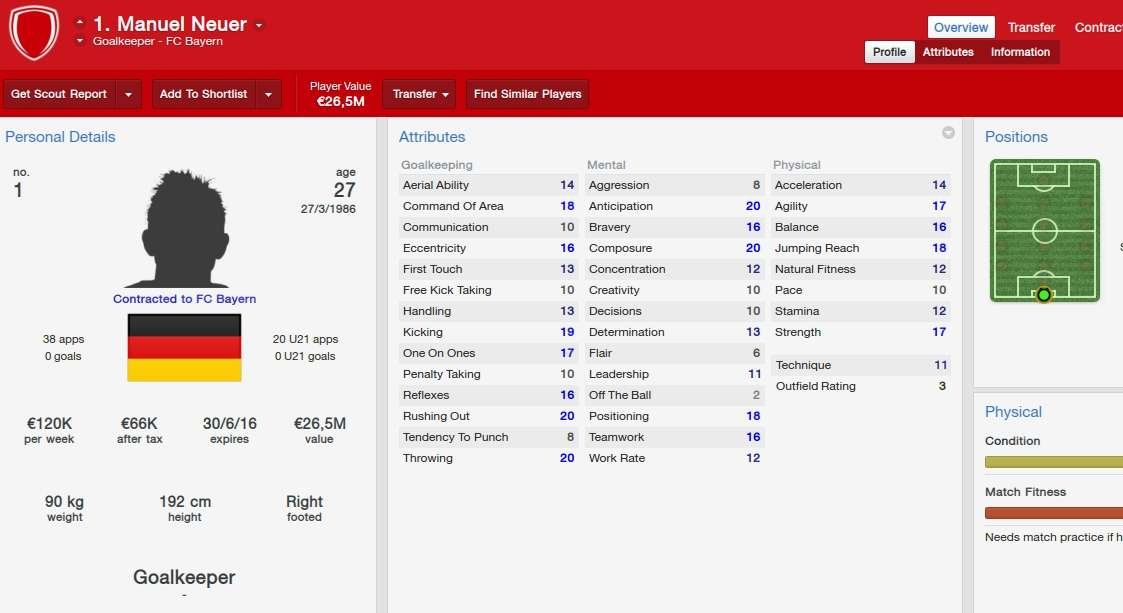Open the Transfer dropdown in the red toolbar
This screenshot has width=1123, height=613.
tap(419, 94)
